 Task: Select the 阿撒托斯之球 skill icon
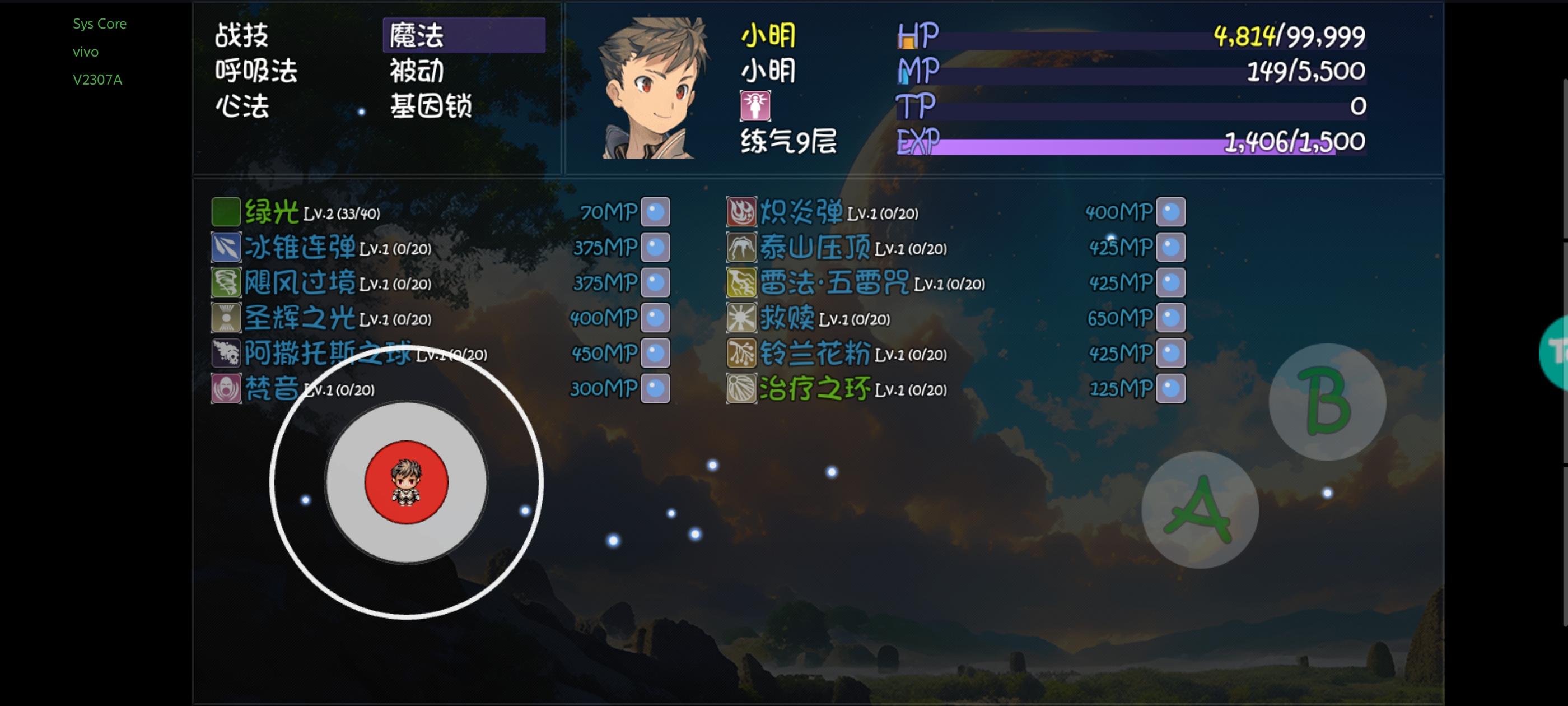click(226, 352)
